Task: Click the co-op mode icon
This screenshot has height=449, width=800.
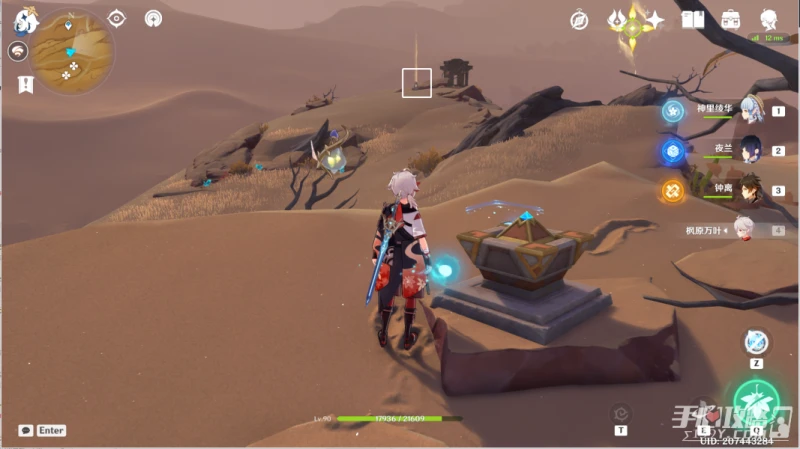Action: [x=153, y=18]
